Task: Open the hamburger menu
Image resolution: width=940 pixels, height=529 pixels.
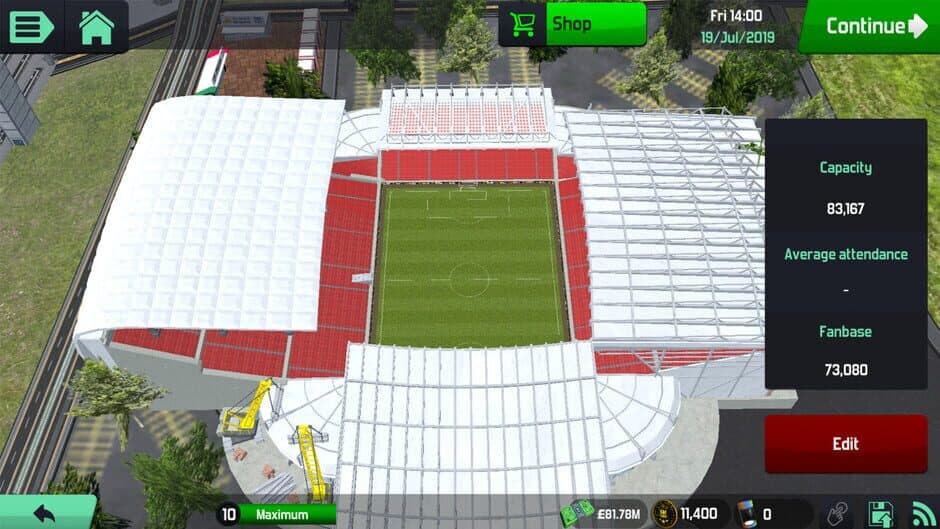Action: [31, 26]
